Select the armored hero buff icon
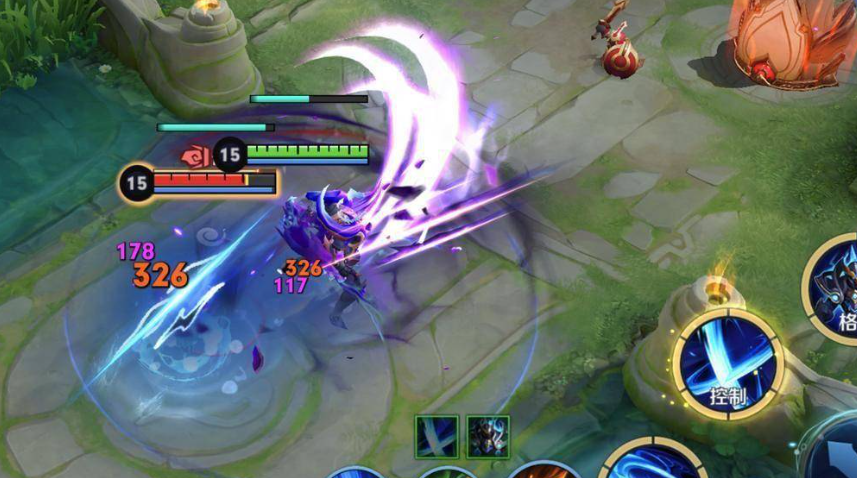 (487, 437)
